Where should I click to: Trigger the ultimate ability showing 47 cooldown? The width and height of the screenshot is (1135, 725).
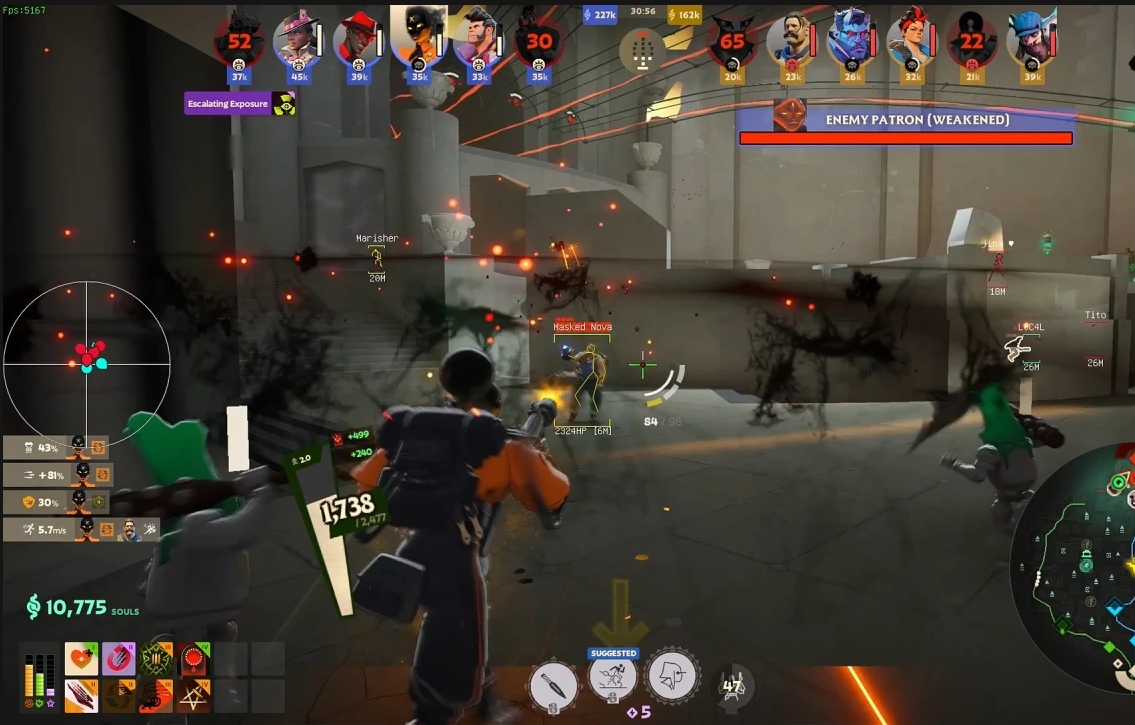click(x=732, y=685)
